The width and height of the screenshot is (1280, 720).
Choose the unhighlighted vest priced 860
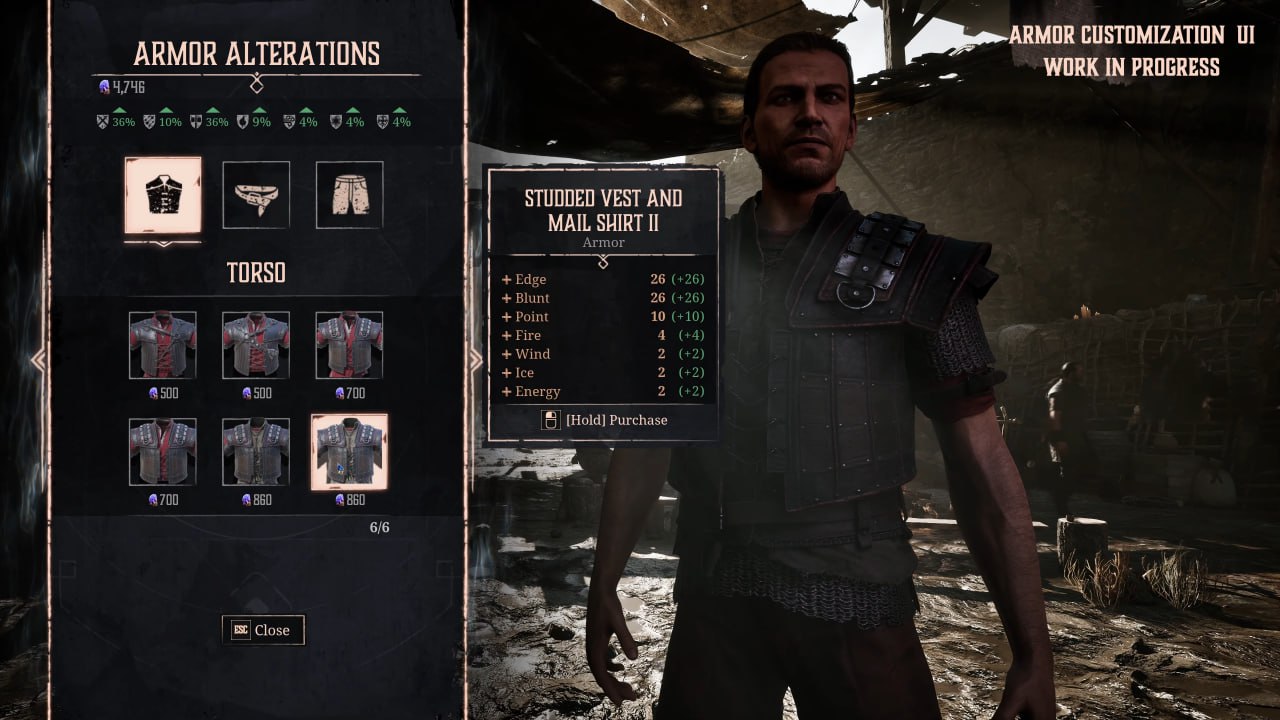click(x=256, y=452)
